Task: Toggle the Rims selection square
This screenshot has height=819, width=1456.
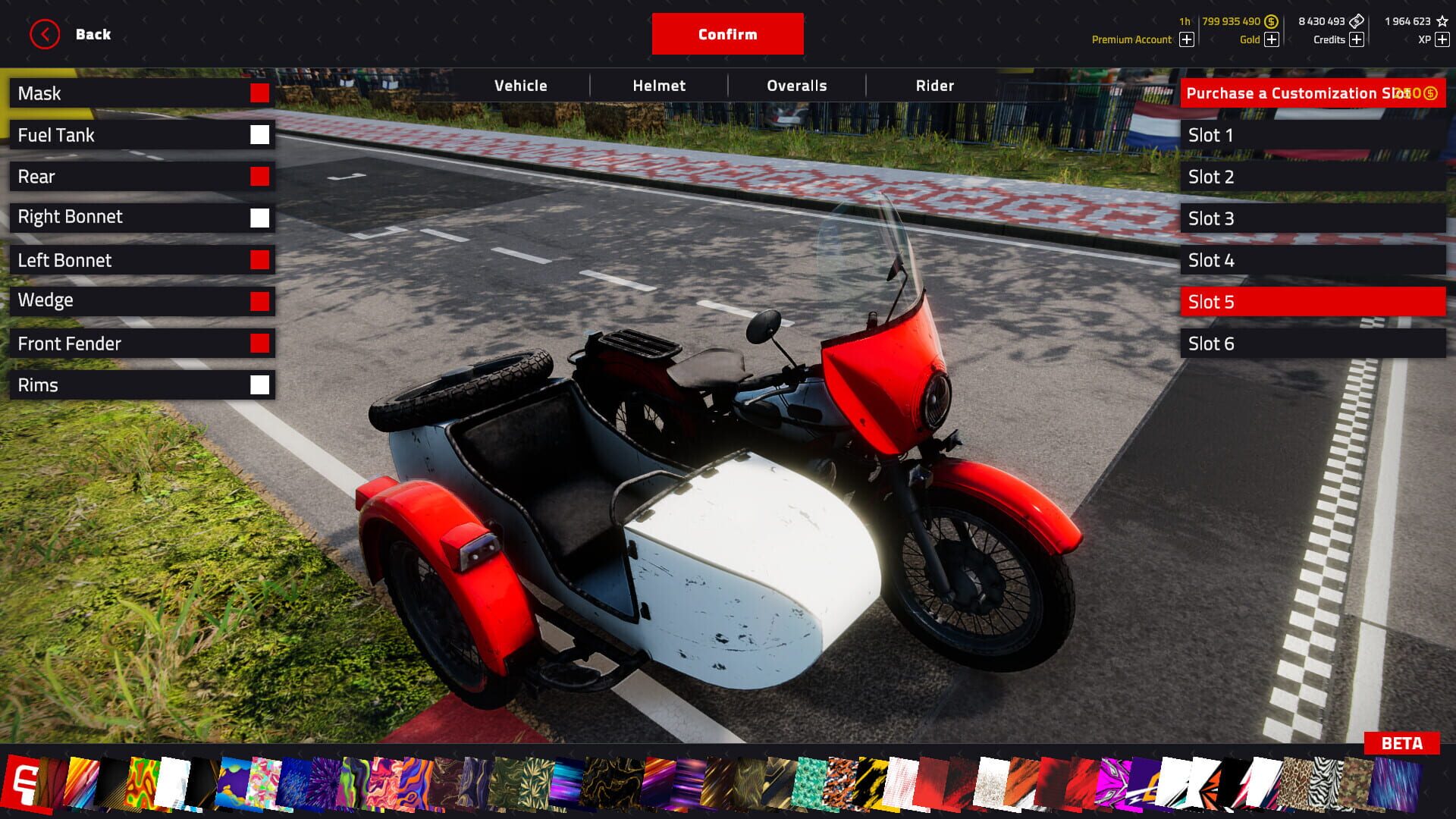Action: pyautogui.click(x=260, y=384)
